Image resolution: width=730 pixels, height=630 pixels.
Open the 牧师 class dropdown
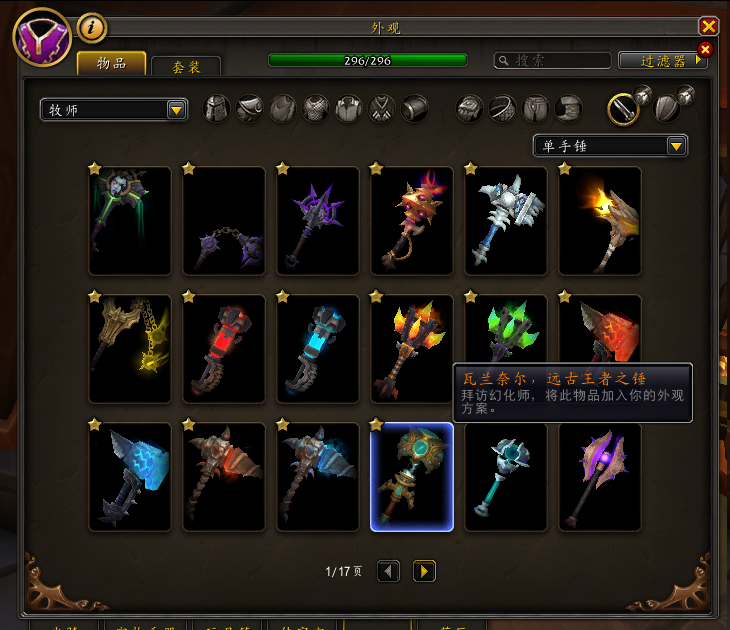click(x=114, y=110)
